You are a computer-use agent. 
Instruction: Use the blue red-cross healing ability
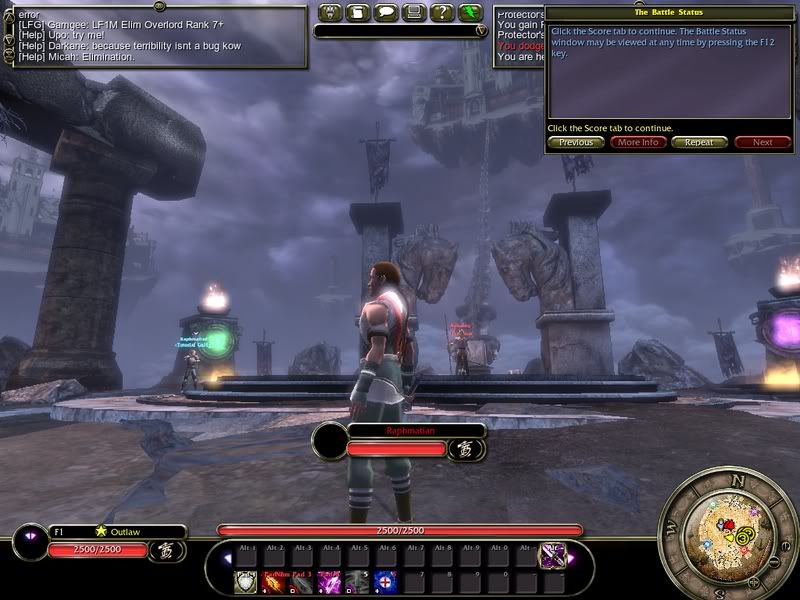[385, 581]
